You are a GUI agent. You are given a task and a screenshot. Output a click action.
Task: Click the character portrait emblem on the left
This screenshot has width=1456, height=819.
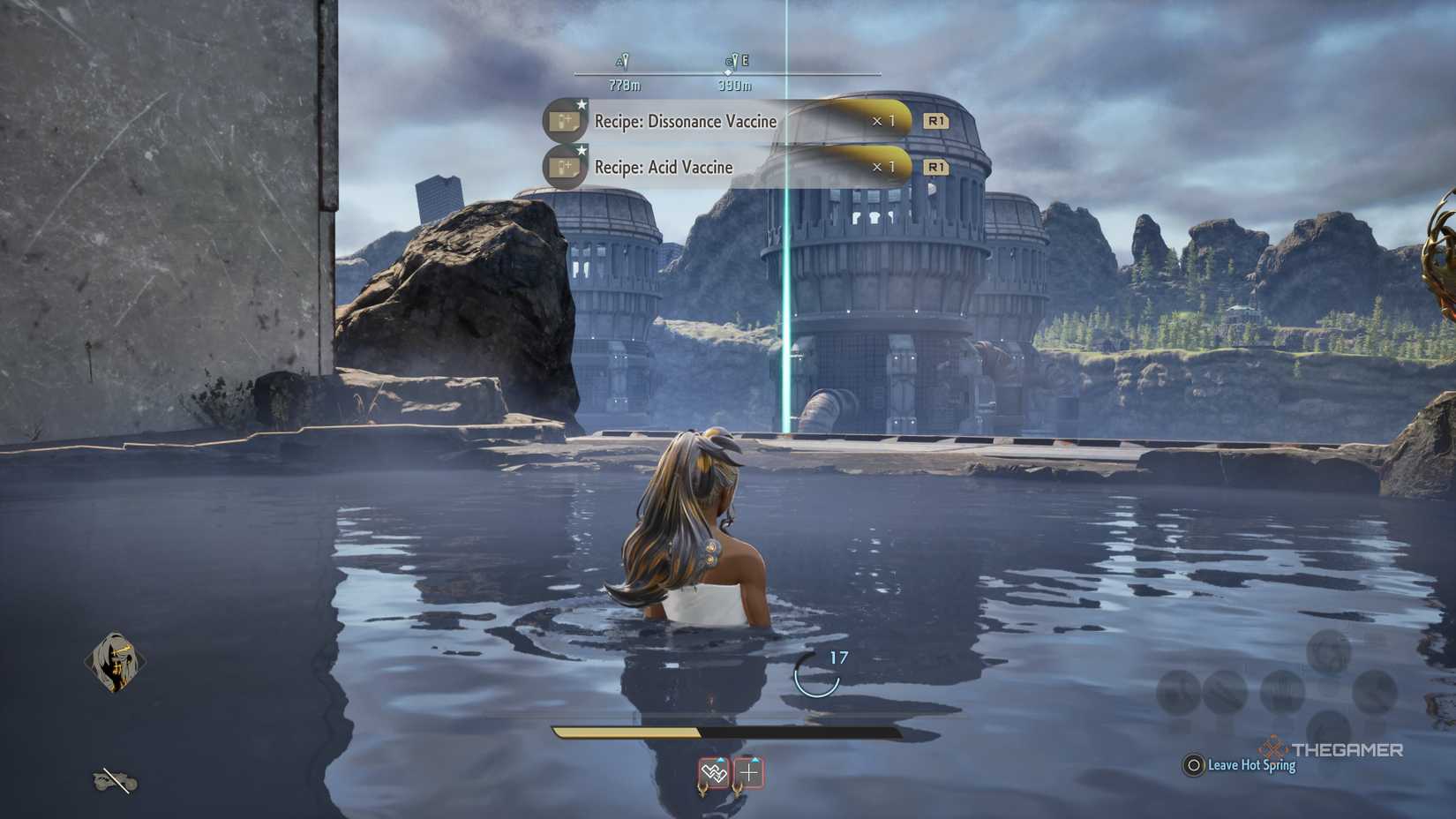[x=116, y=661]
